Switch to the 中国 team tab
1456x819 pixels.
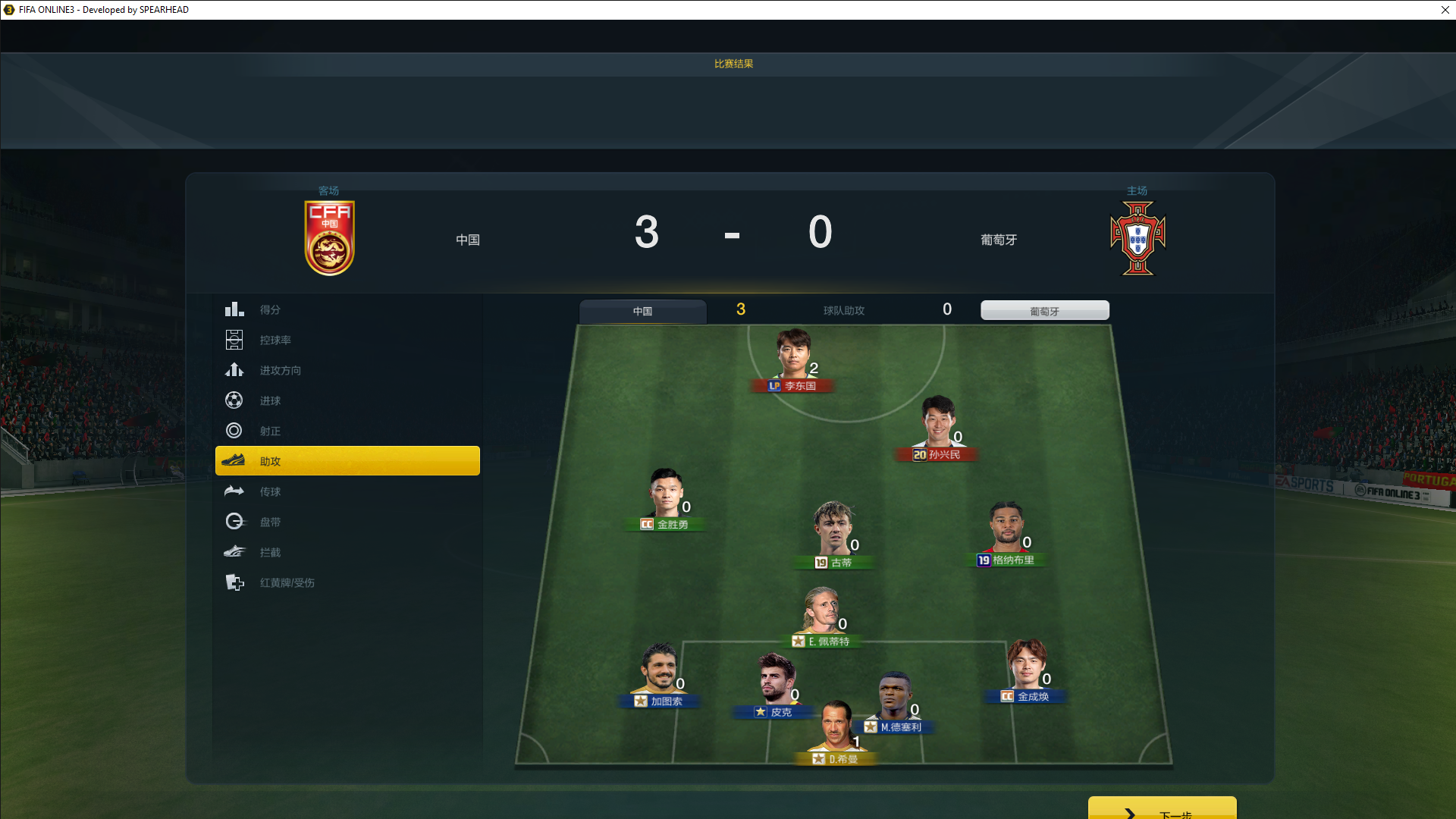tap(642, 311)
